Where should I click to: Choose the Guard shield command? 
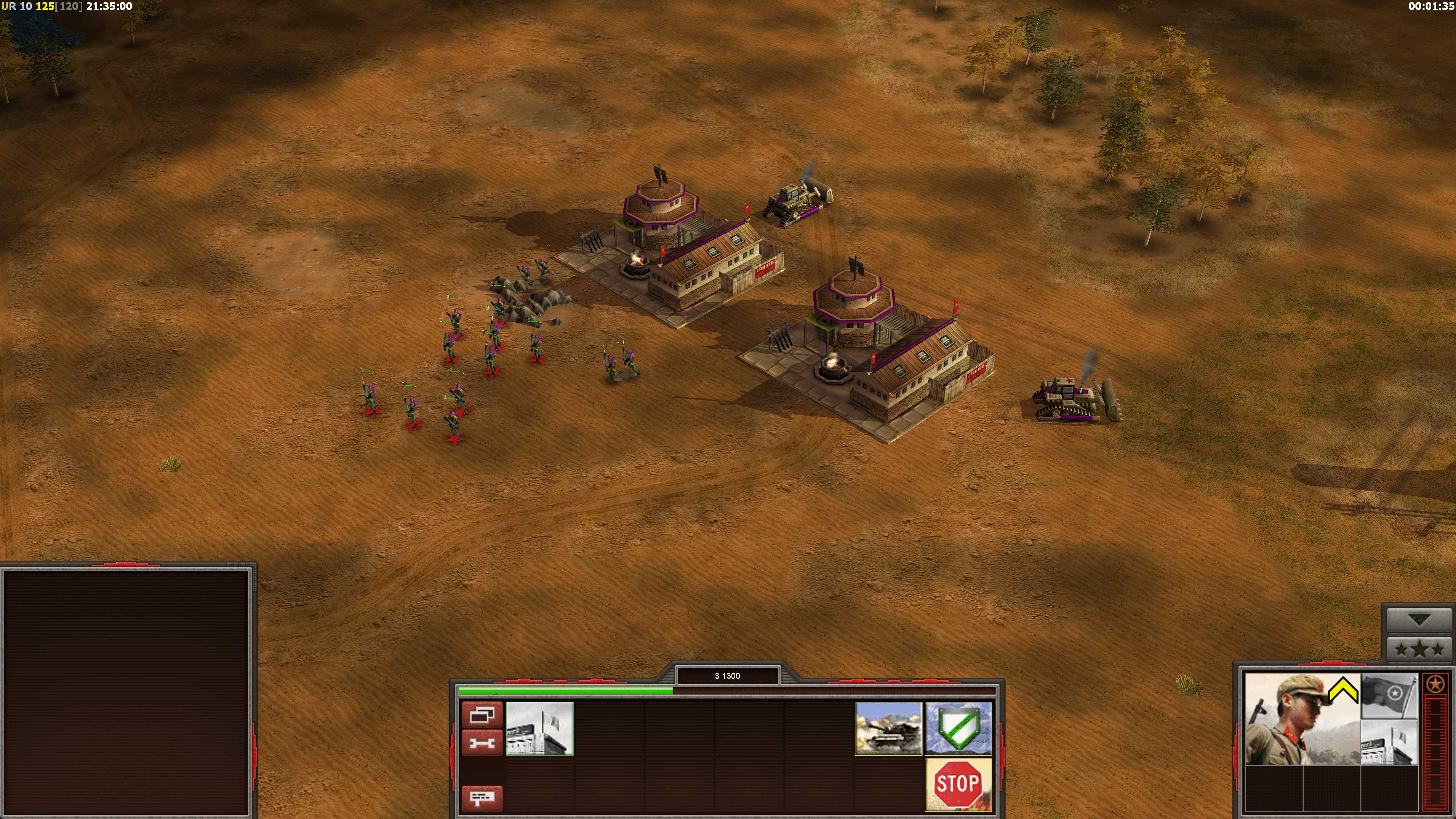coord(958,728)
